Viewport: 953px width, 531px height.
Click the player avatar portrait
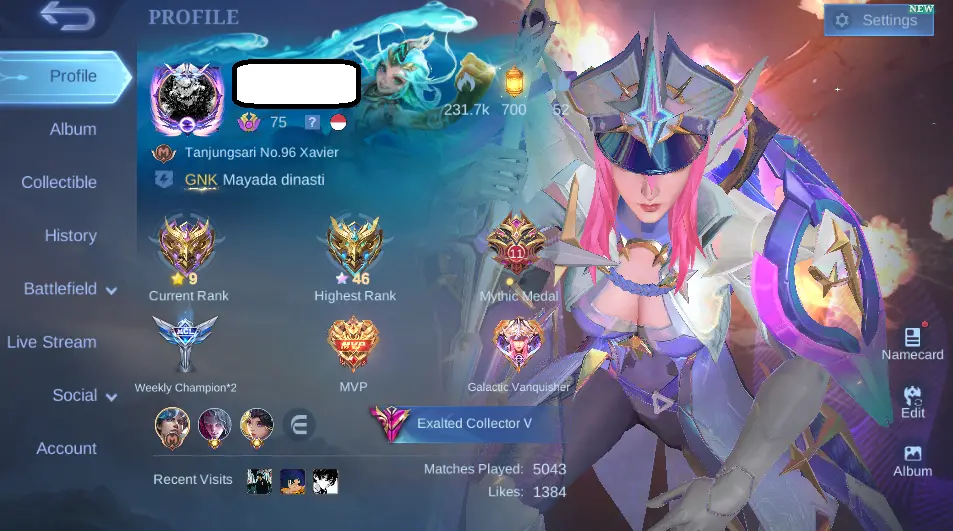click(187, 98)
